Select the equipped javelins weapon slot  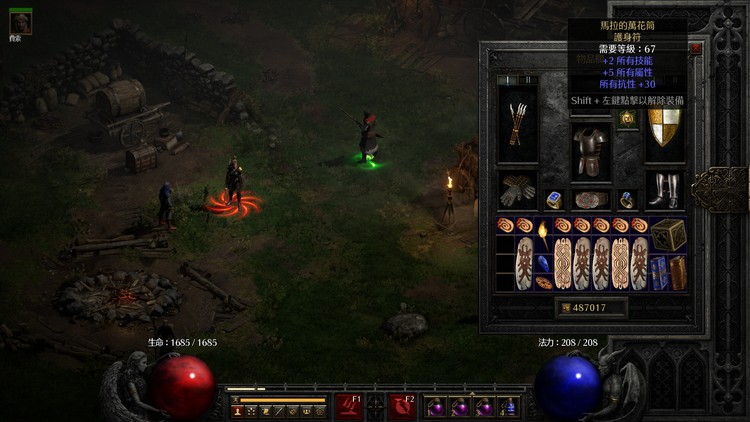click(x=517, y=125)
